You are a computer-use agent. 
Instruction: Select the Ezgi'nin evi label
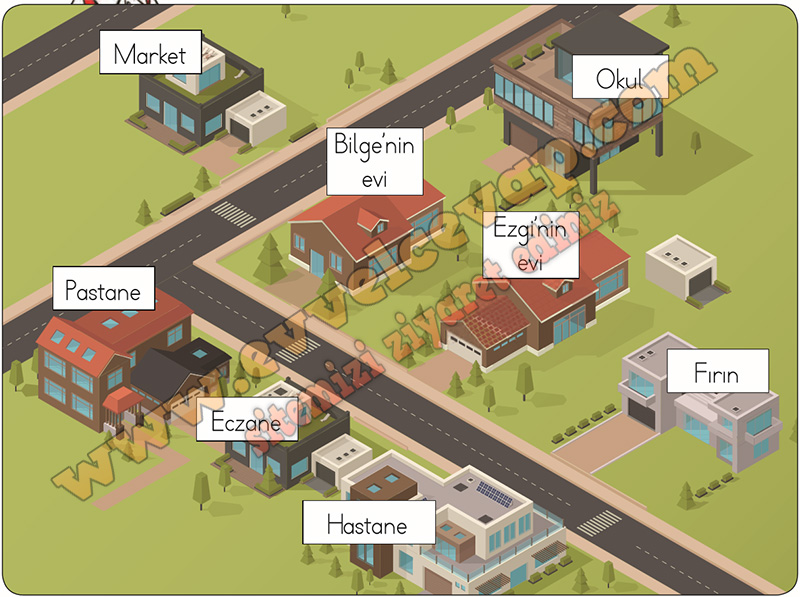530,245
